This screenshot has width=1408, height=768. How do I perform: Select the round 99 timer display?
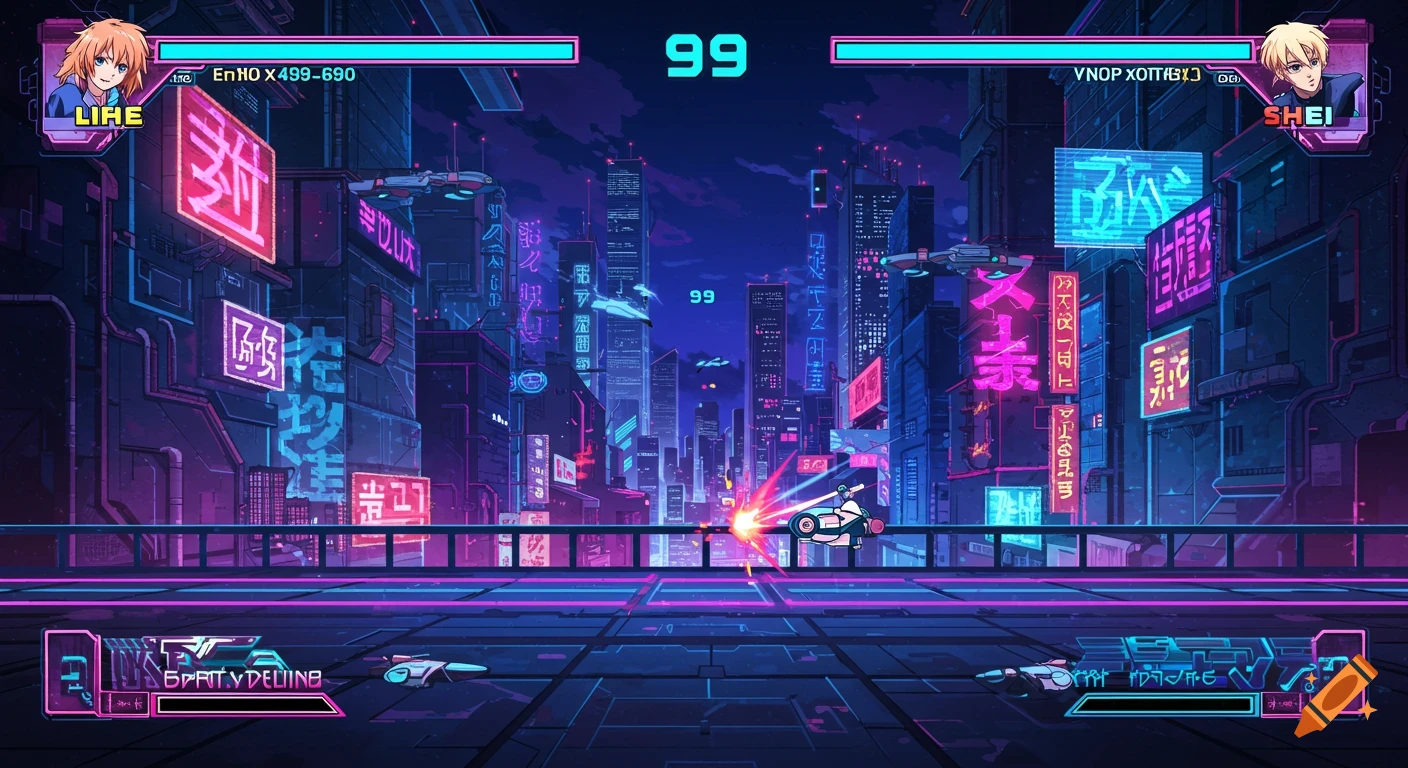point(705,55)
